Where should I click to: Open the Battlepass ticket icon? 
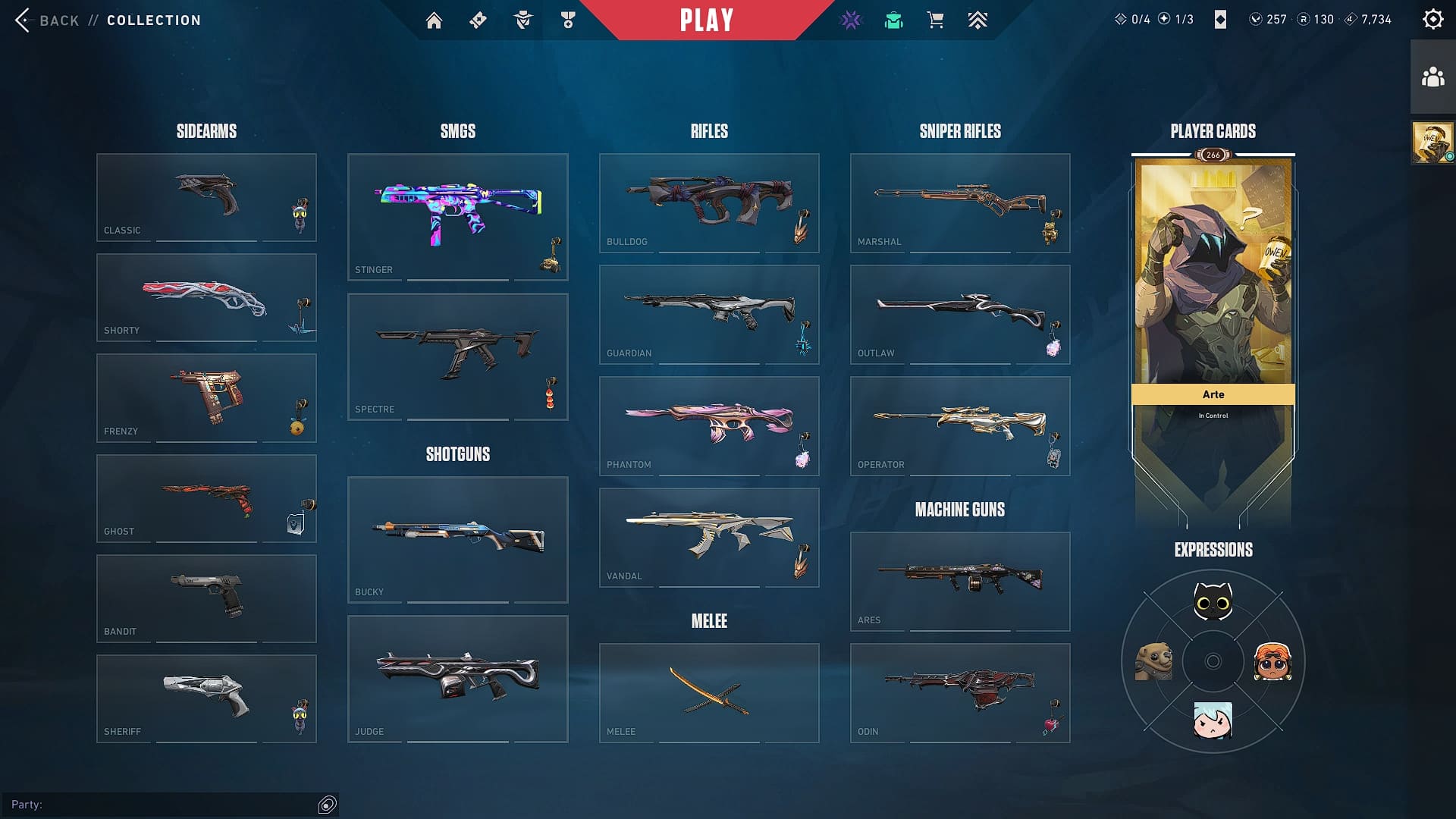click(x=478, y=20)
